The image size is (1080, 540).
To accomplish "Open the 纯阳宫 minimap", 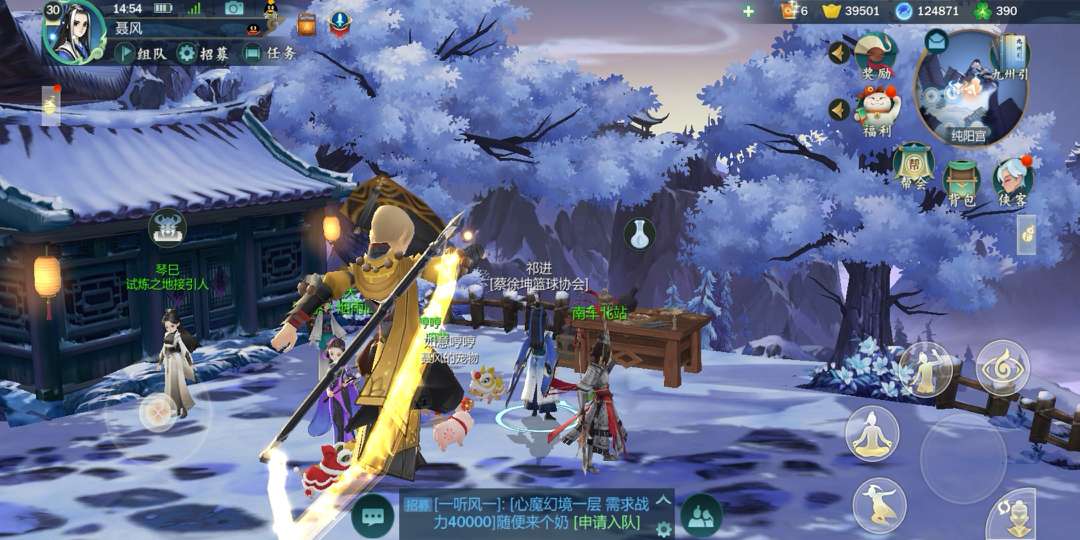I will pos(970,90).
